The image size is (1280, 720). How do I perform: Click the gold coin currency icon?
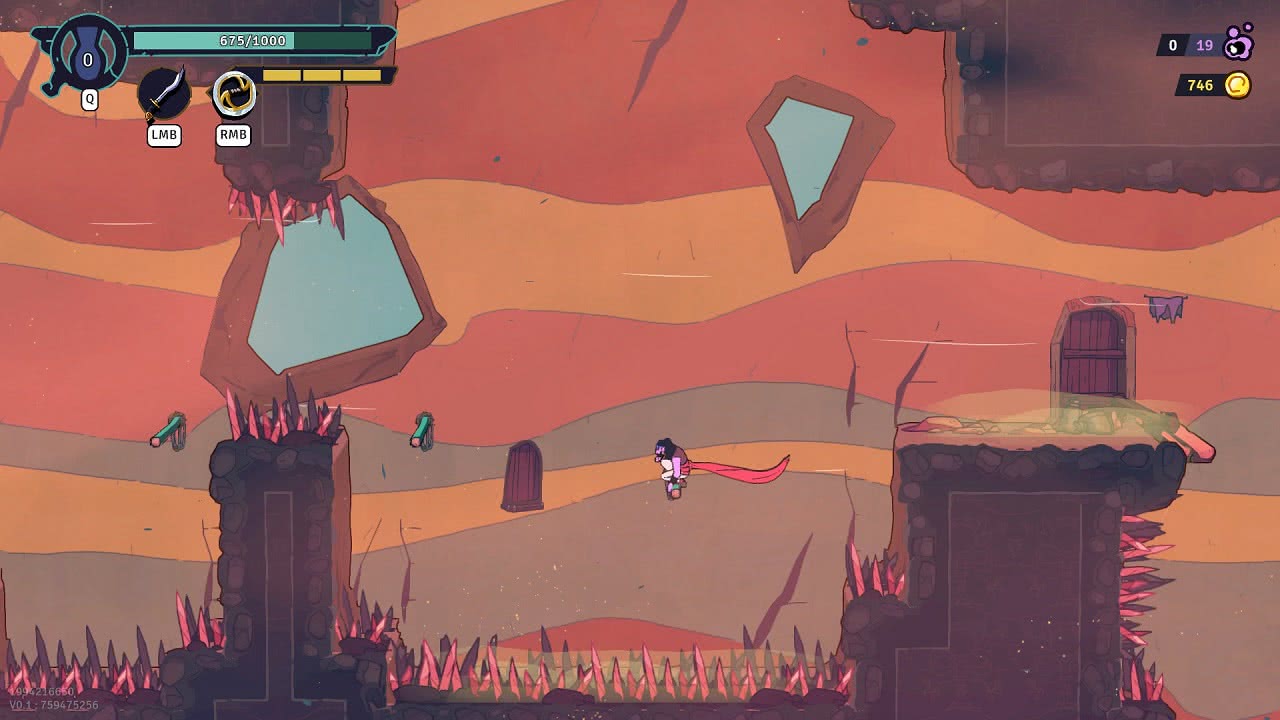[1238, 85]
